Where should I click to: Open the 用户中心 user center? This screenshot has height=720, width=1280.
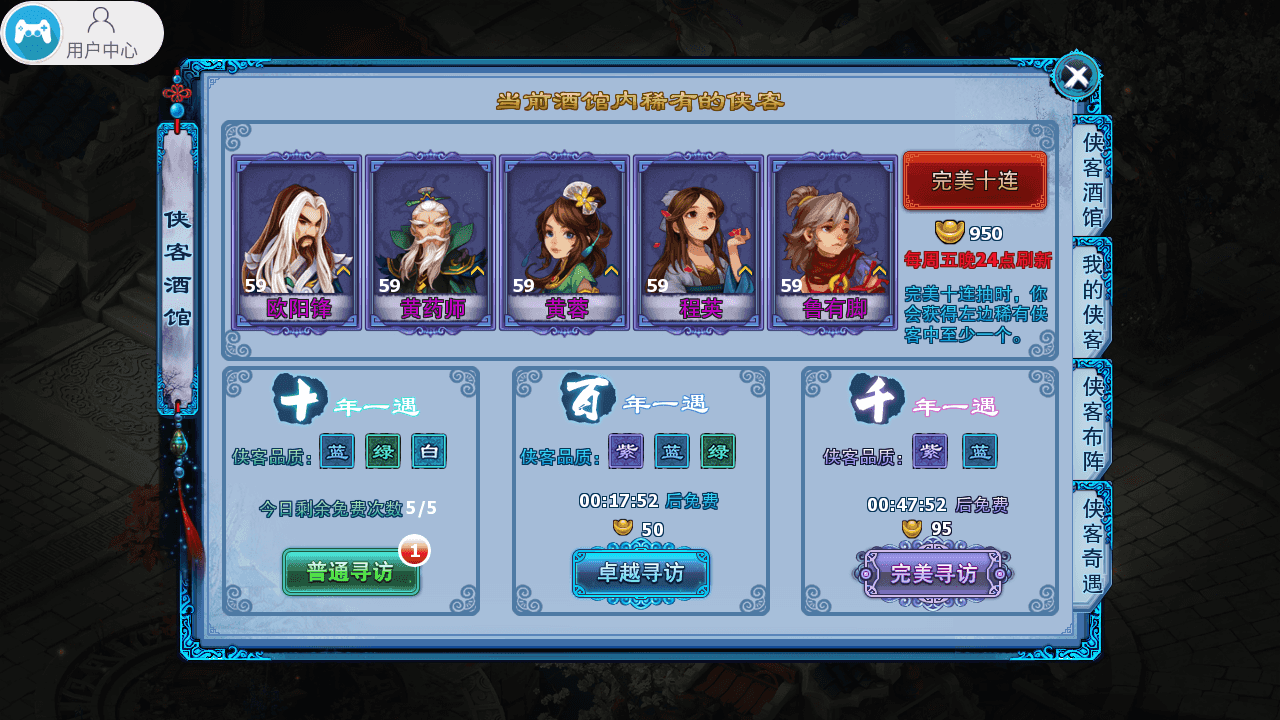pyautogui.click(x=101, y=33)
